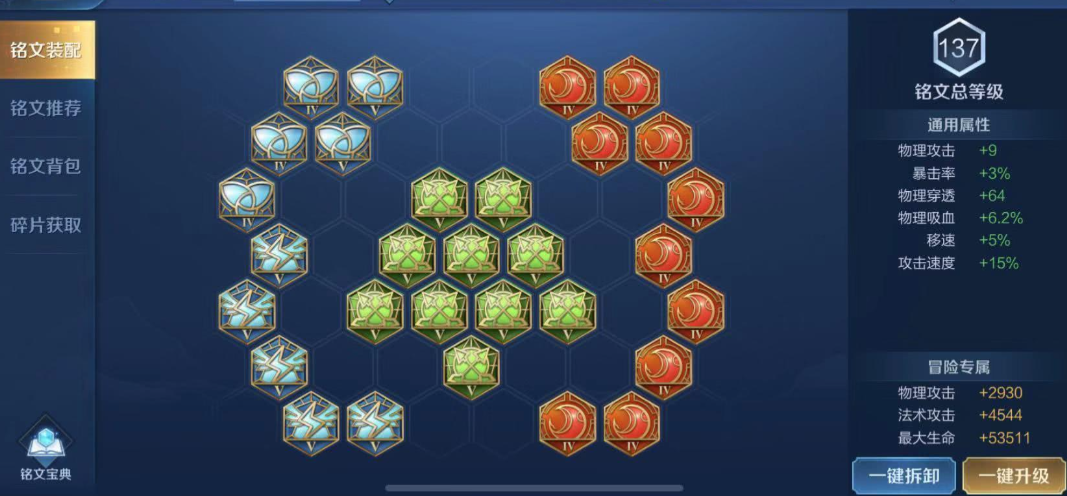Image resolution: width=1067 pixels, height=496 pixels.
Task: Tap the 一键拆卸 button
Action: pos(903,476)
